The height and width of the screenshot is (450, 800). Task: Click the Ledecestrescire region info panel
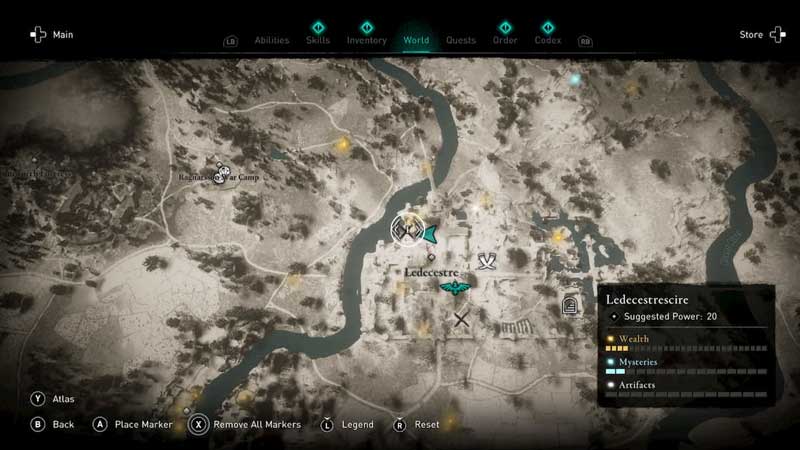[686, 345]
